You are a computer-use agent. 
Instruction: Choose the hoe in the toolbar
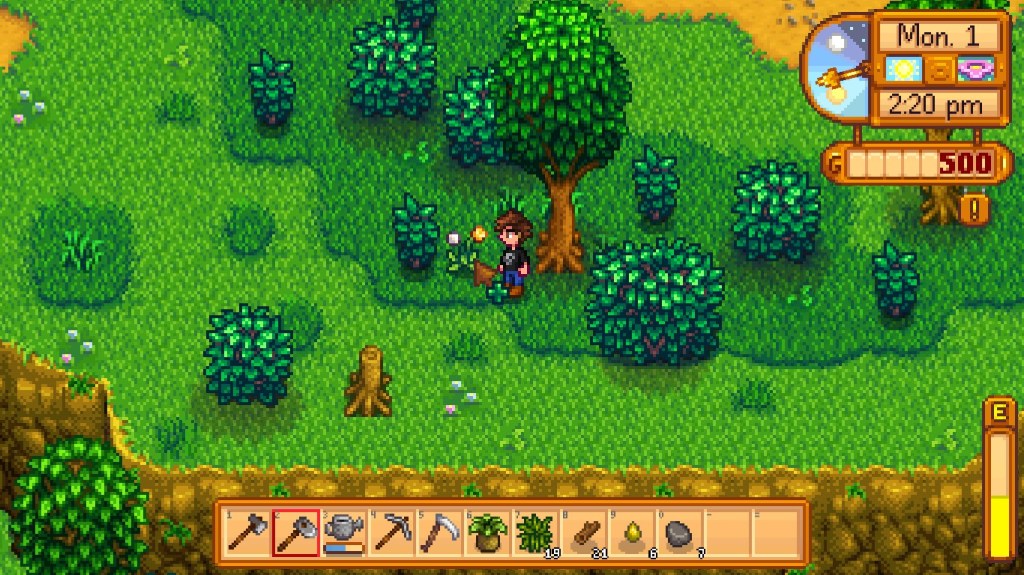pos(295,533)
